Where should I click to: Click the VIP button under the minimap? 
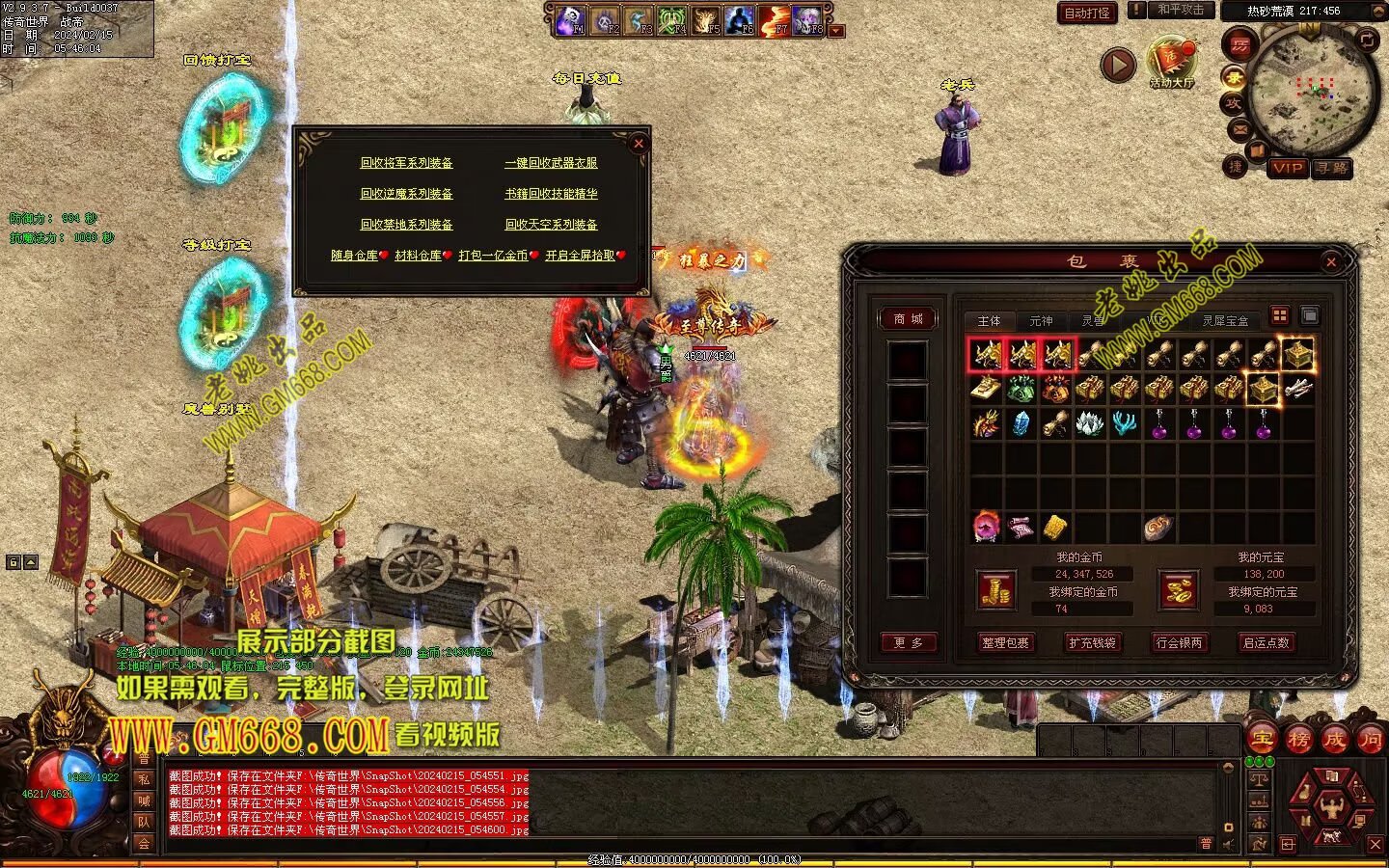pyautogui.click(x=1288, y=168)
